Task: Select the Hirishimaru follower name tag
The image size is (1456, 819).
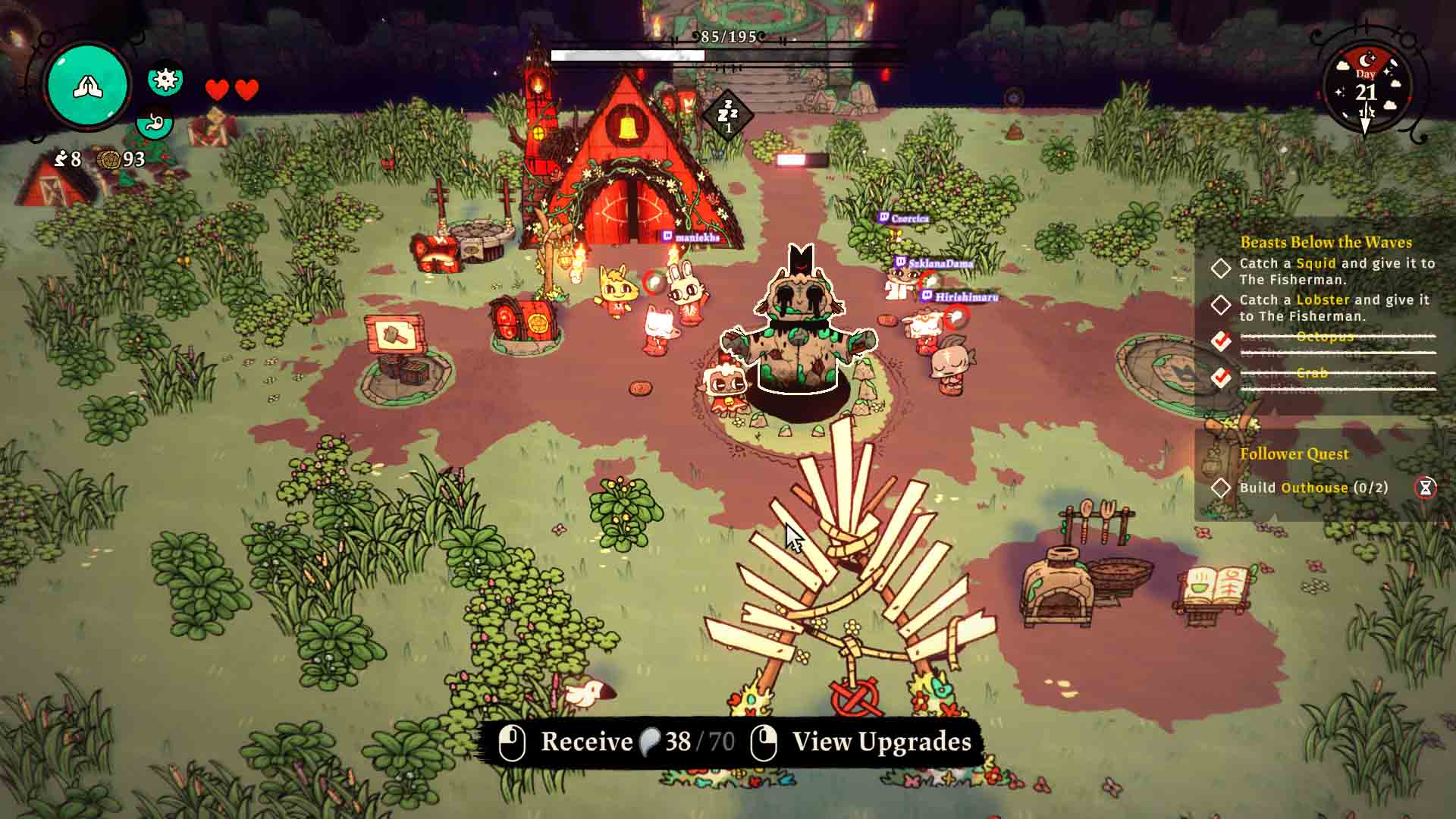Action: [960, 297]
